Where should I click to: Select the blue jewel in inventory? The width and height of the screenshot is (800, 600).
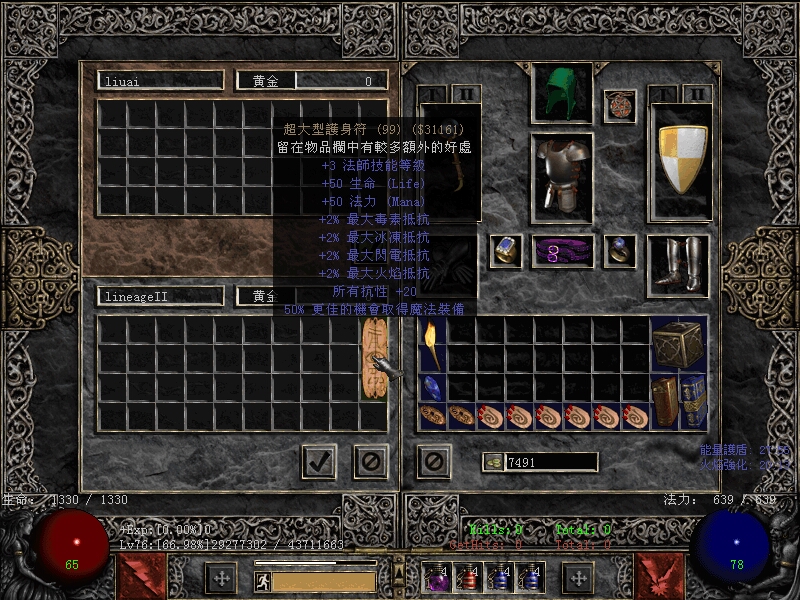pyautogui.click(x=432, y=388)
